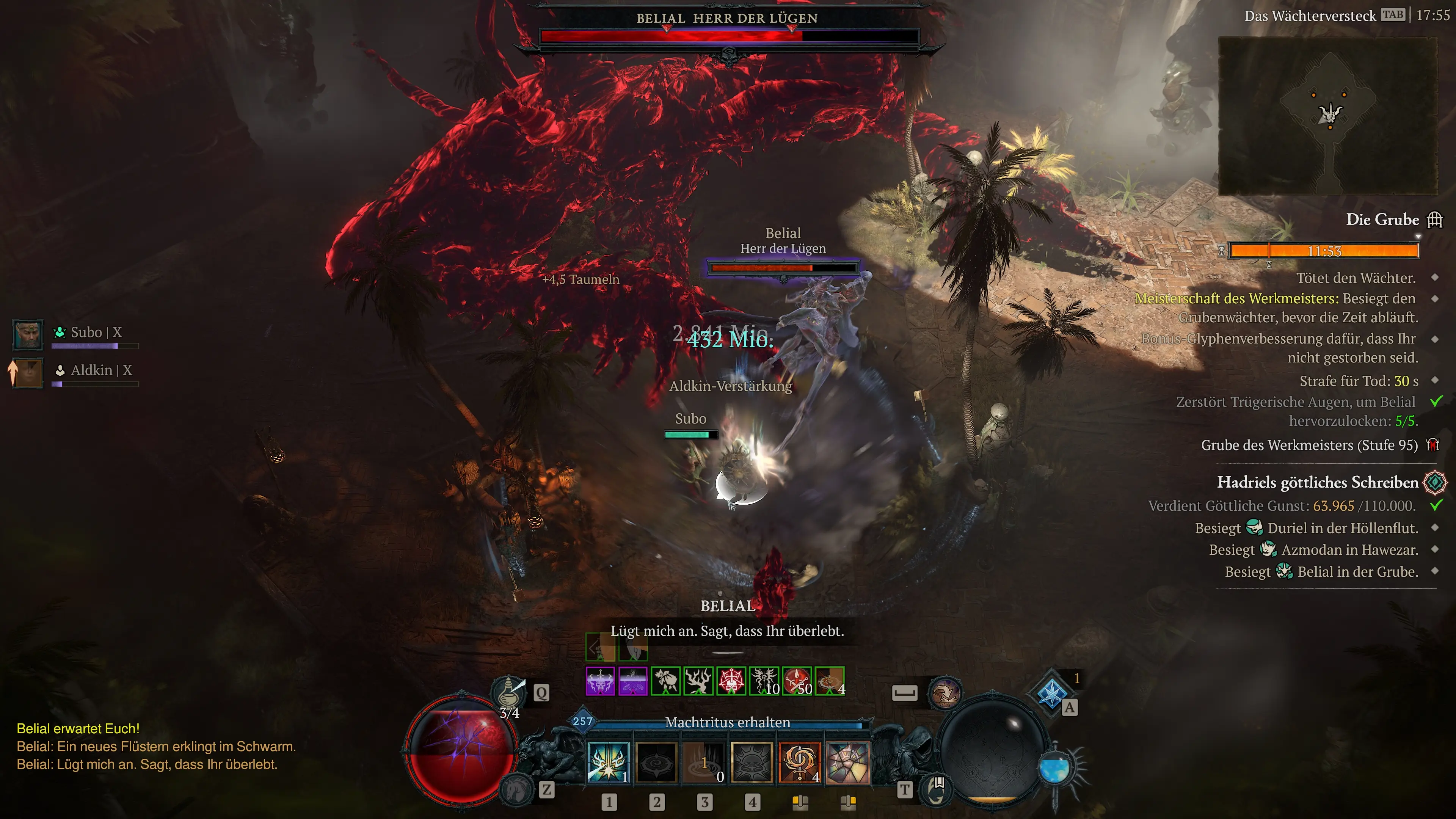Viewport: 1456px width, 819px height.
Task: Select party member Aldkin's portrait
Action: (x=28, y=372)
